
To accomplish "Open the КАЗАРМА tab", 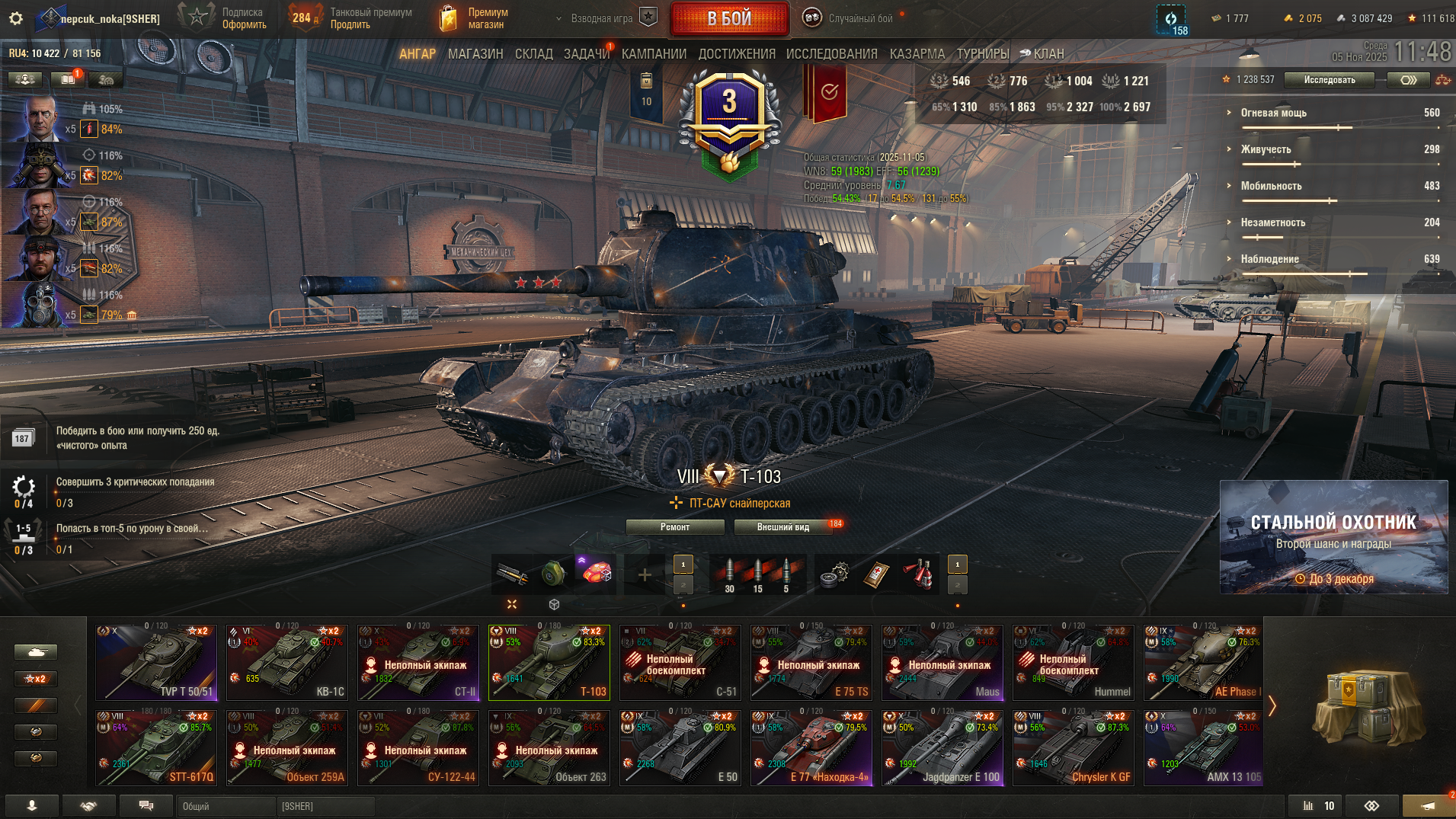I will [917, 54].
